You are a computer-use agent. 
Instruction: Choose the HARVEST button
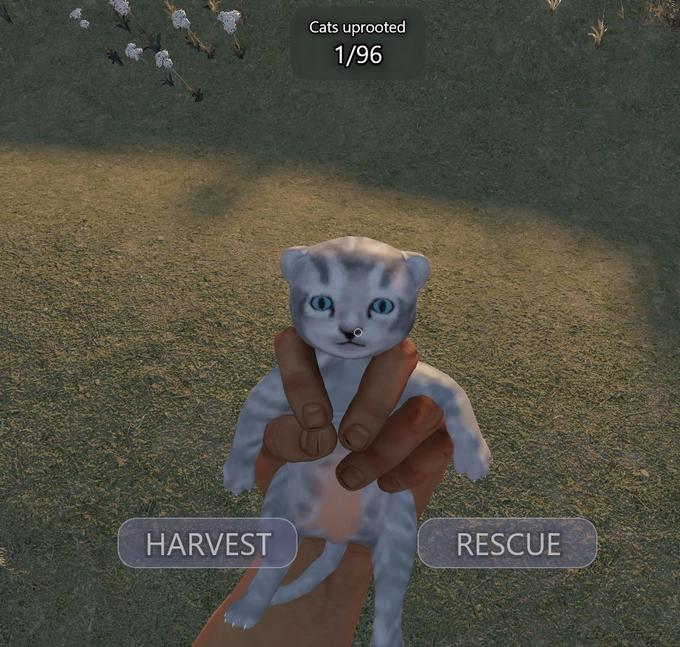(x=208, y=543)
